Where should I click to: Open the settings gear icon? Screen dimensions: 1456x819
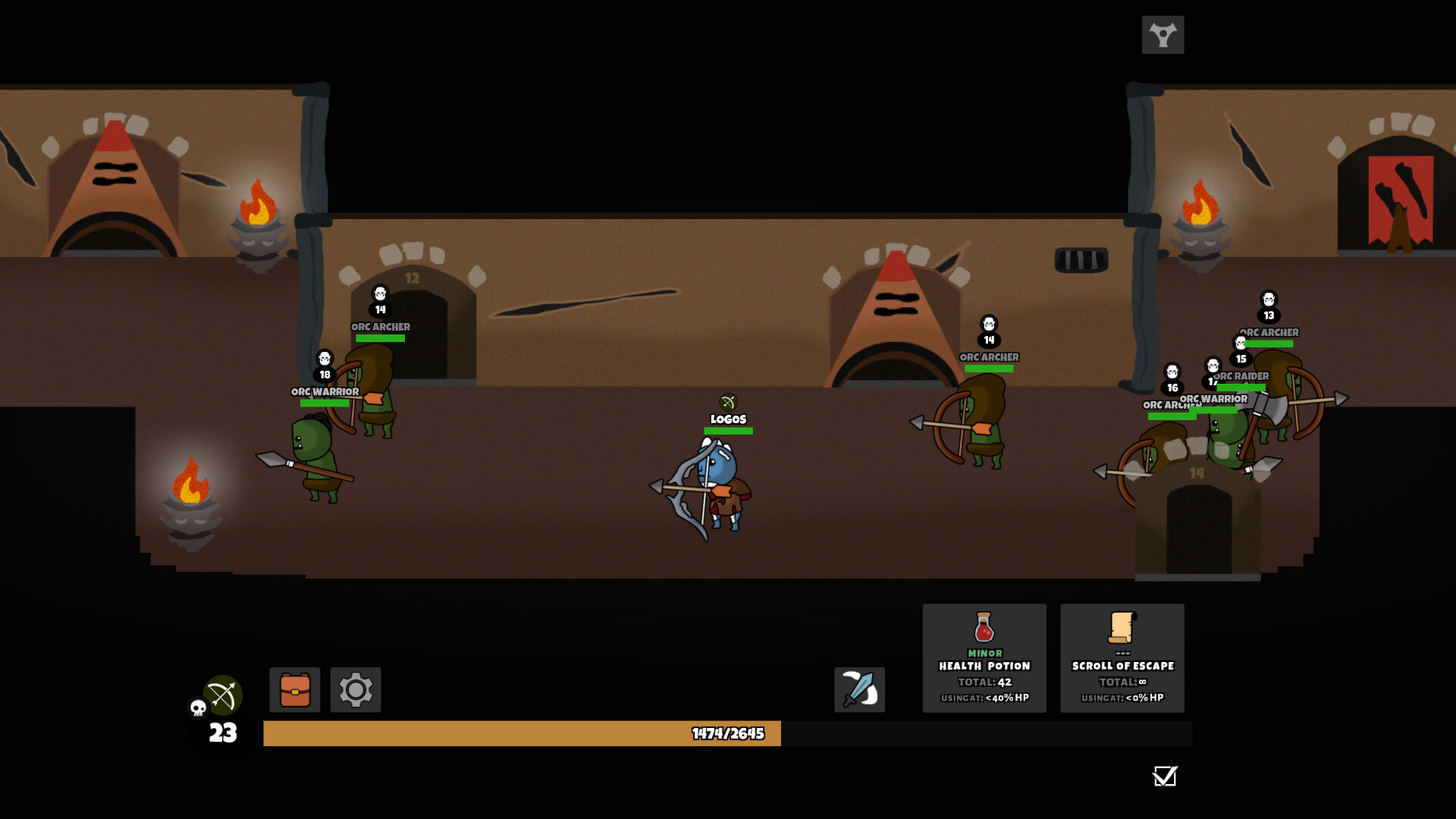[355, 690]
